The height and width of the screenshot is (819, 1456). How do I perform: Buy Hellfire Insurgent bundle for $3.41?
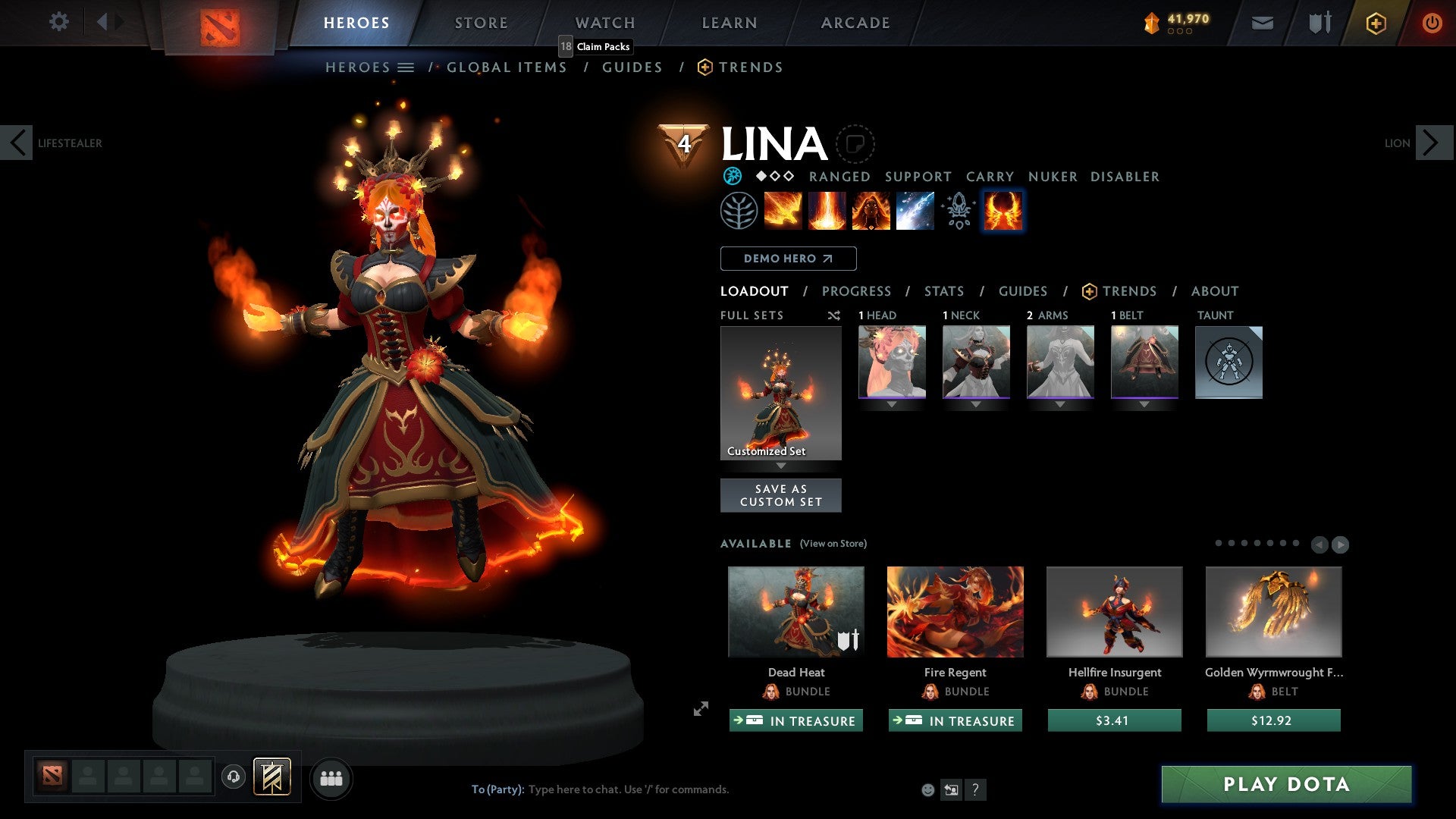click(x=1114, y=720)
